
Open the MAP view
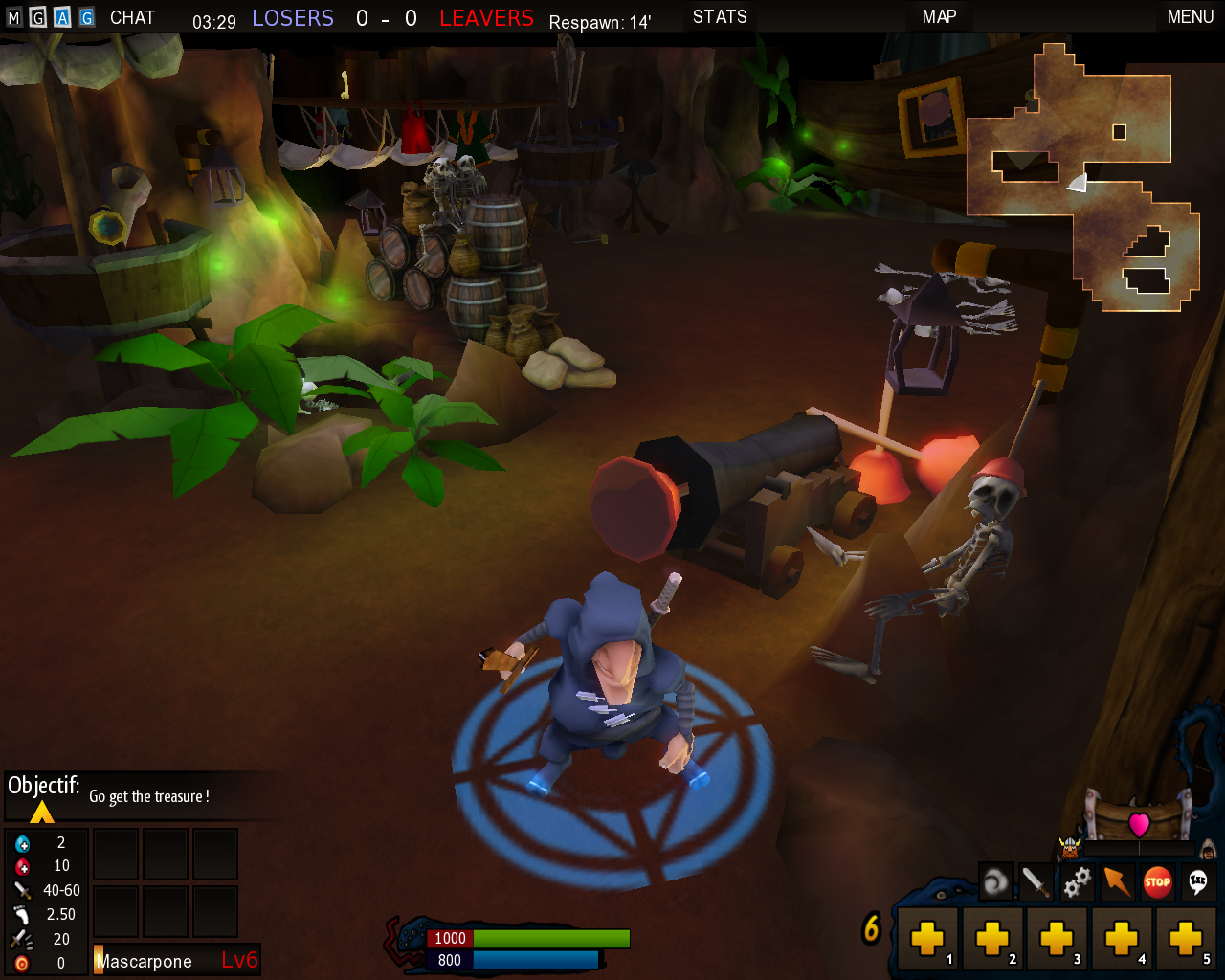pos(939,17)
